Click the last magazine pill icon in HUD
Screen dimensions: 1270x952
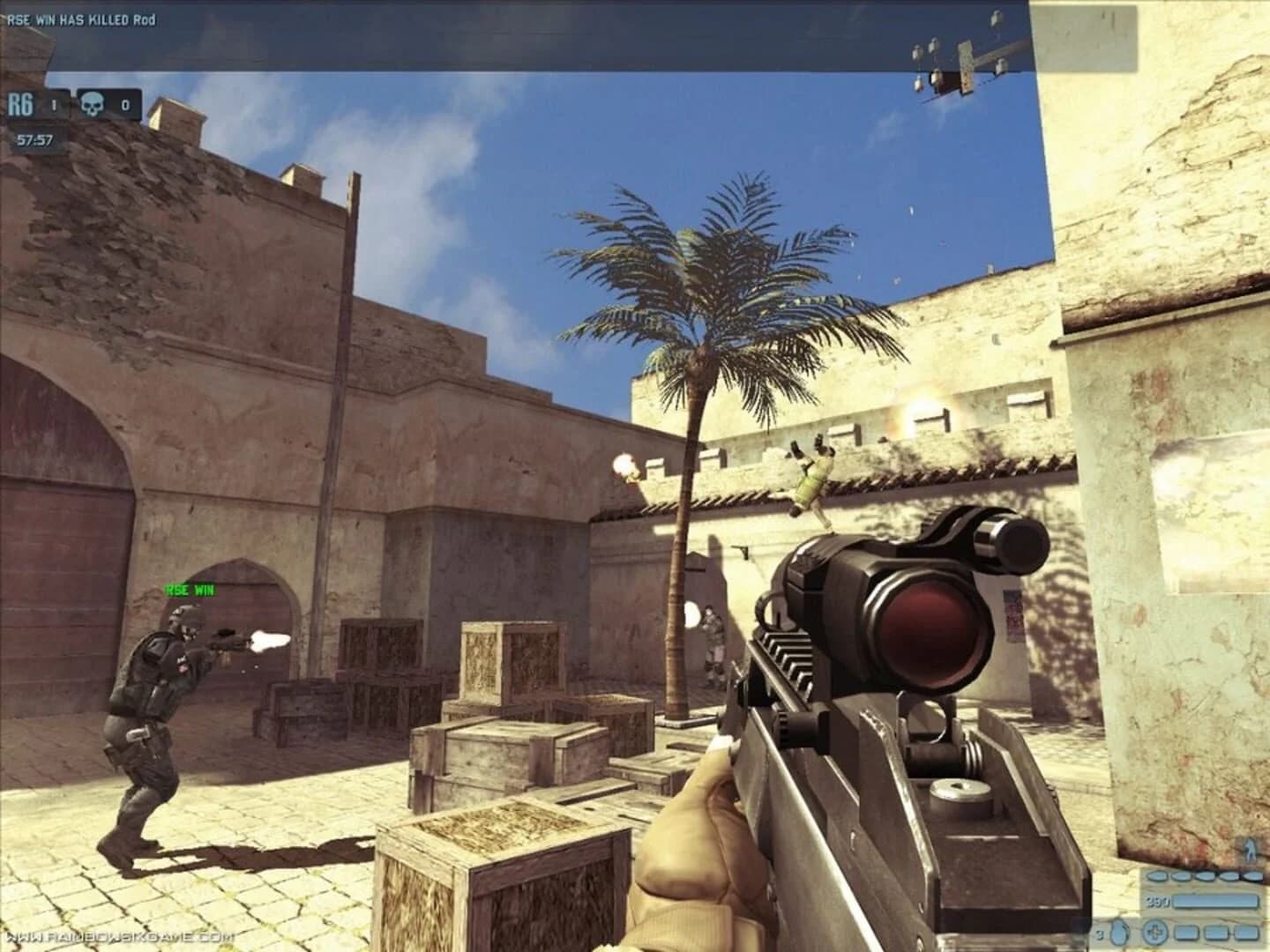(1252, 875)
